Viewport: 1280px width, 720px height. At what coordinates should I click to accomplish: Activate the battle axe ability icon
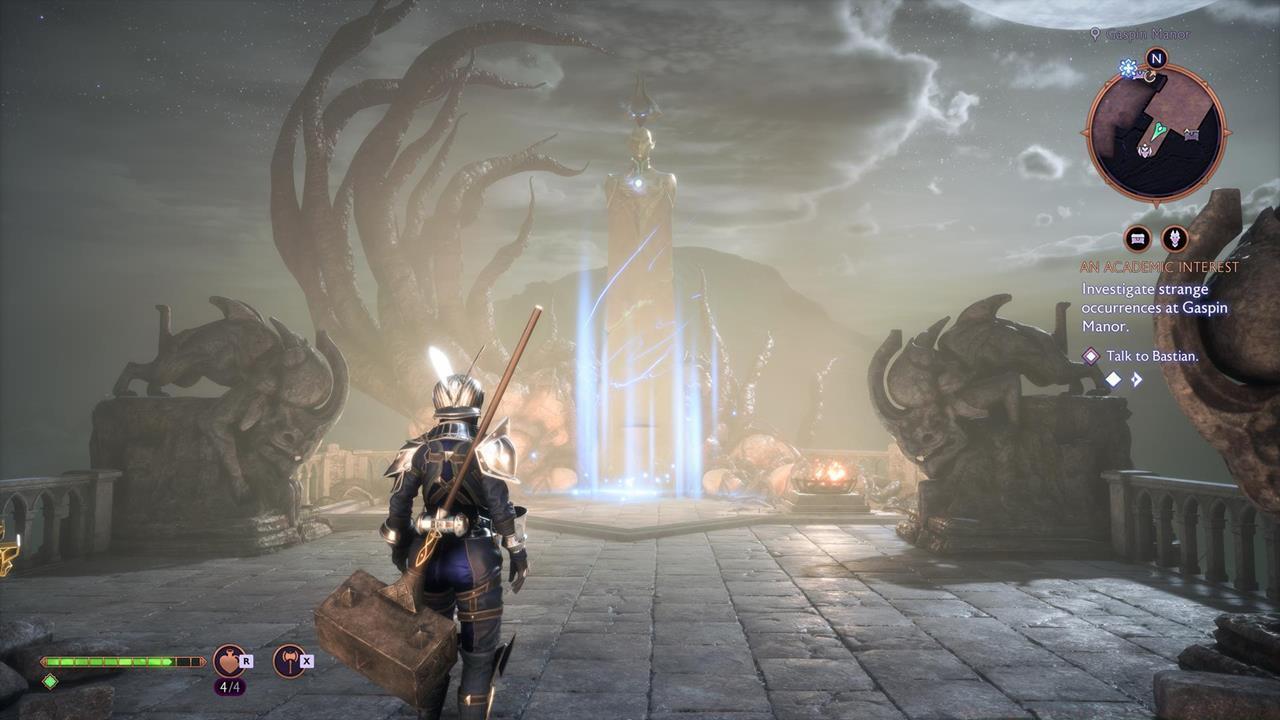point(289,660)
